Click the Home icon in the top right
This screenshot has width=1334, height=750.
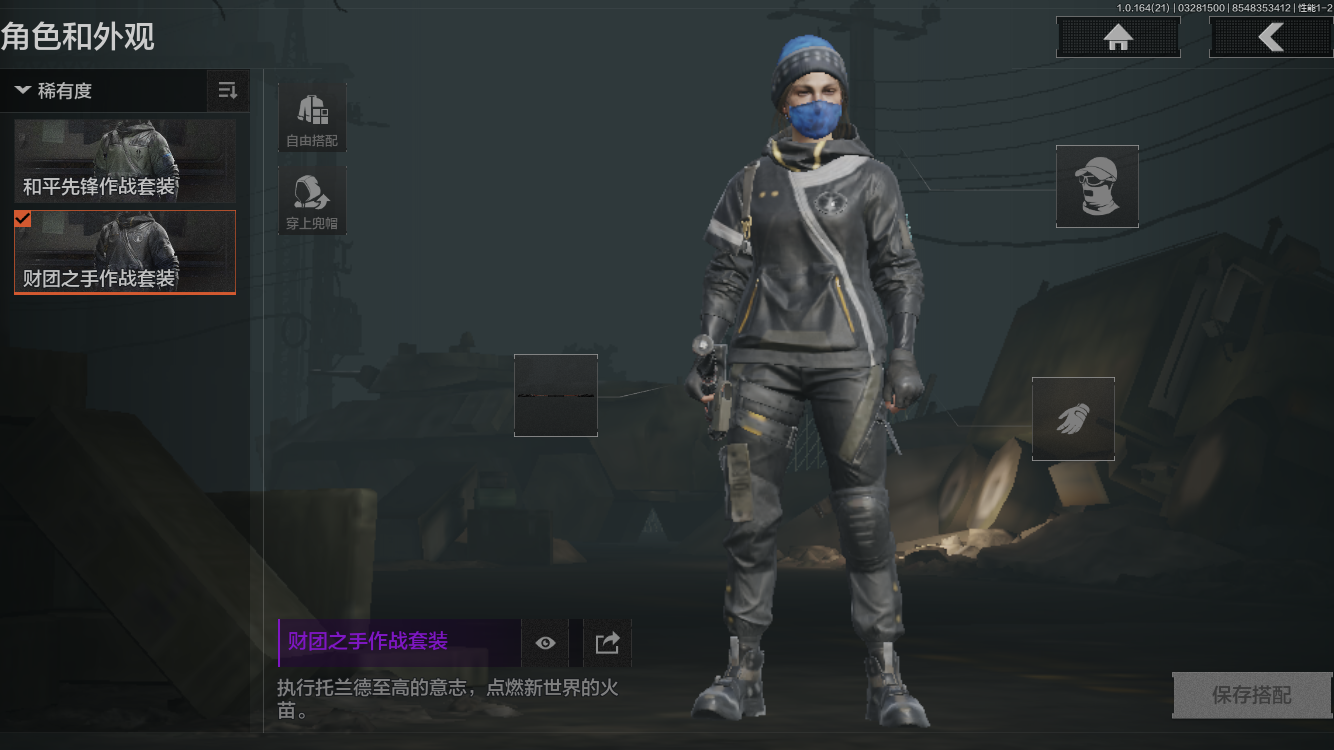pyautogui.click(x=1117, y=37)
